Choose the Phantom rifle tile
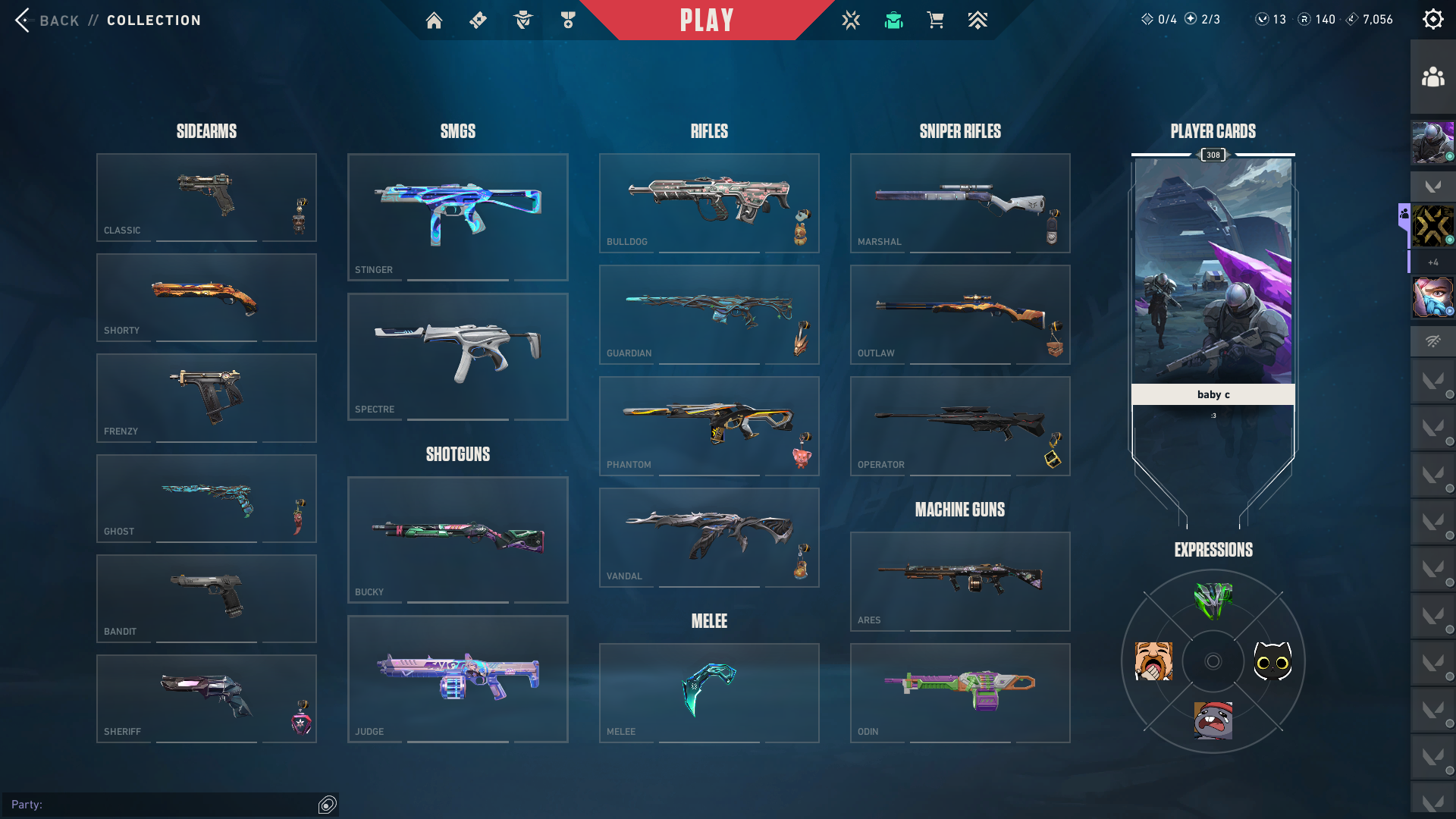 [709, 425]
